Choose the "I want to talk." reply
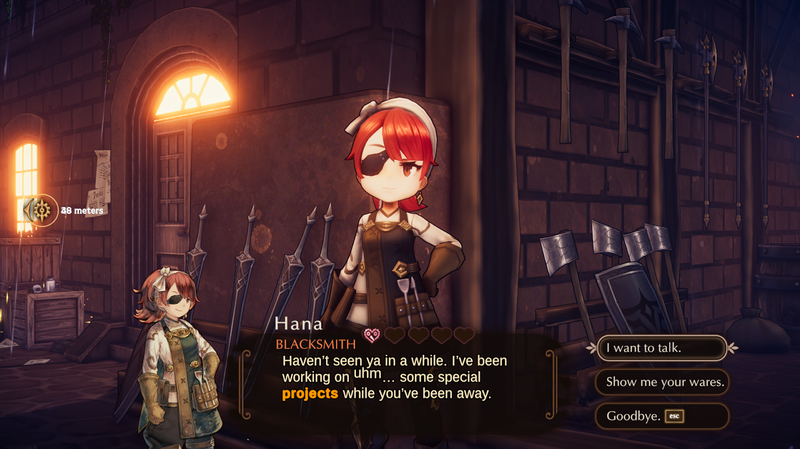This screenshot has height=449, width=800. (x=661, y=348)
